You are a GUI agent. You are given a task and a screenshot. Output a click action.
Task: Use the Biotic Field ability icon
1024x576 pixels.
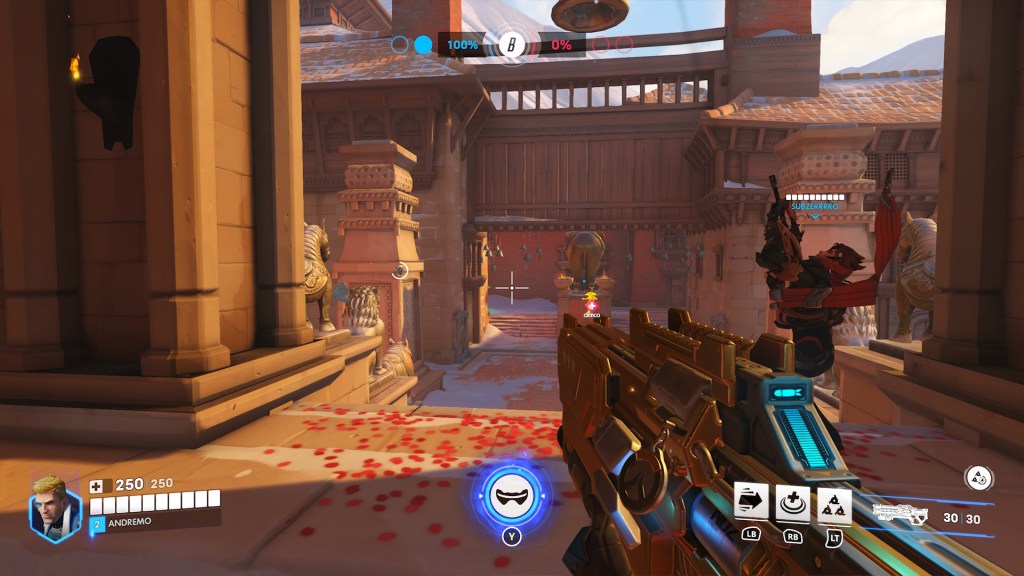coord(793,501)
